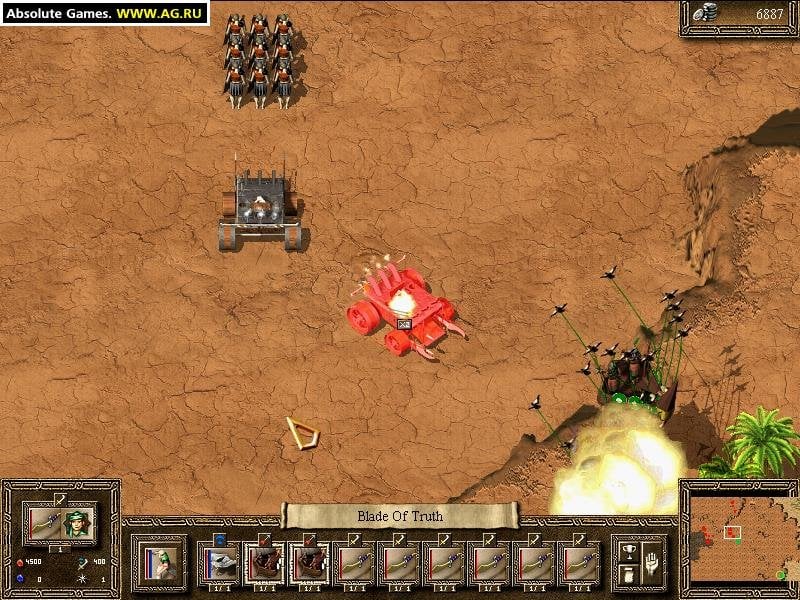The image size is (800, 600).
Task: Click the minimap
Action: coord(737,539)
